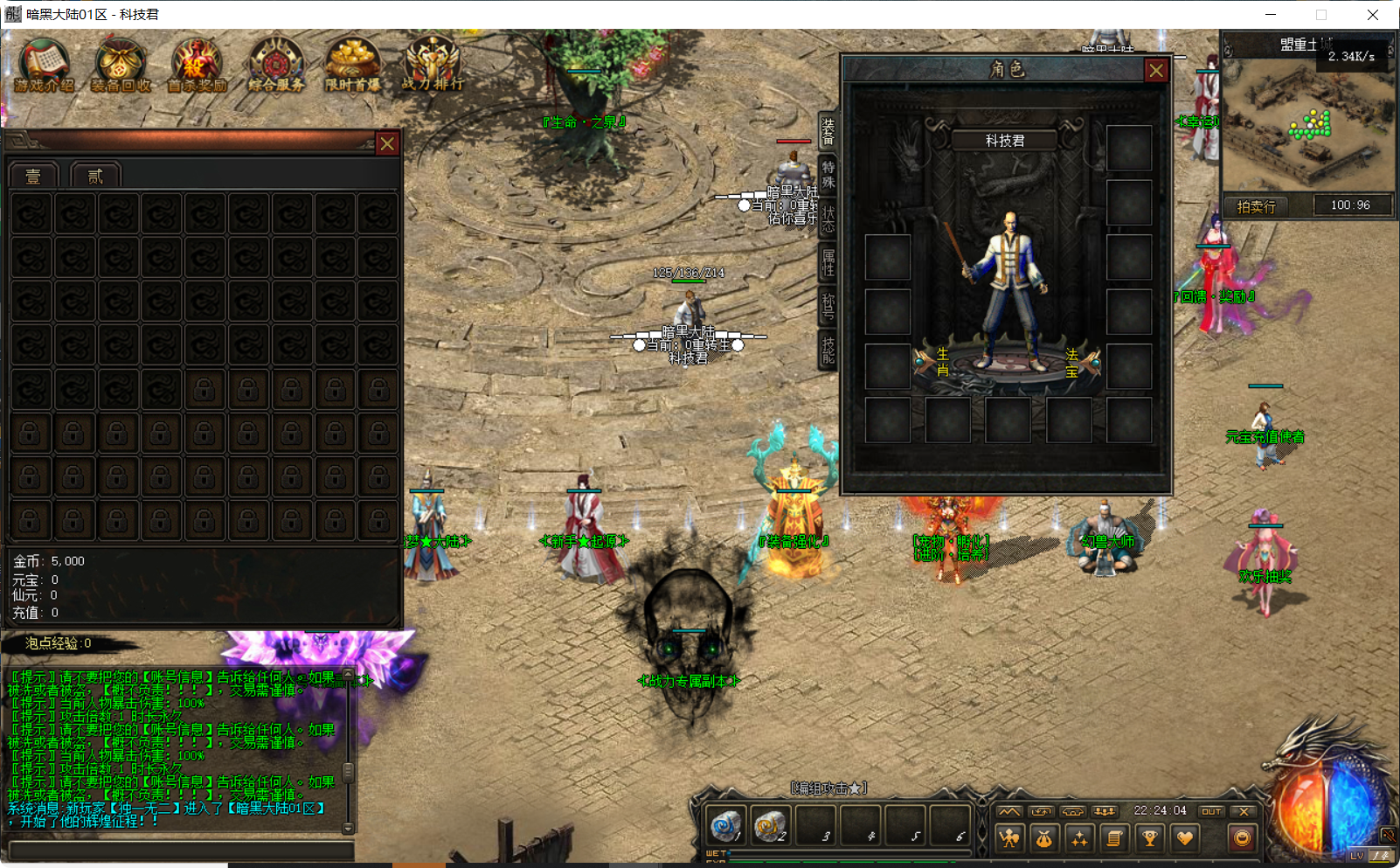This screenshot has width=1400, height=868.
Task: Select the 贰 tab in the inventory window
Action: [95, 174]
